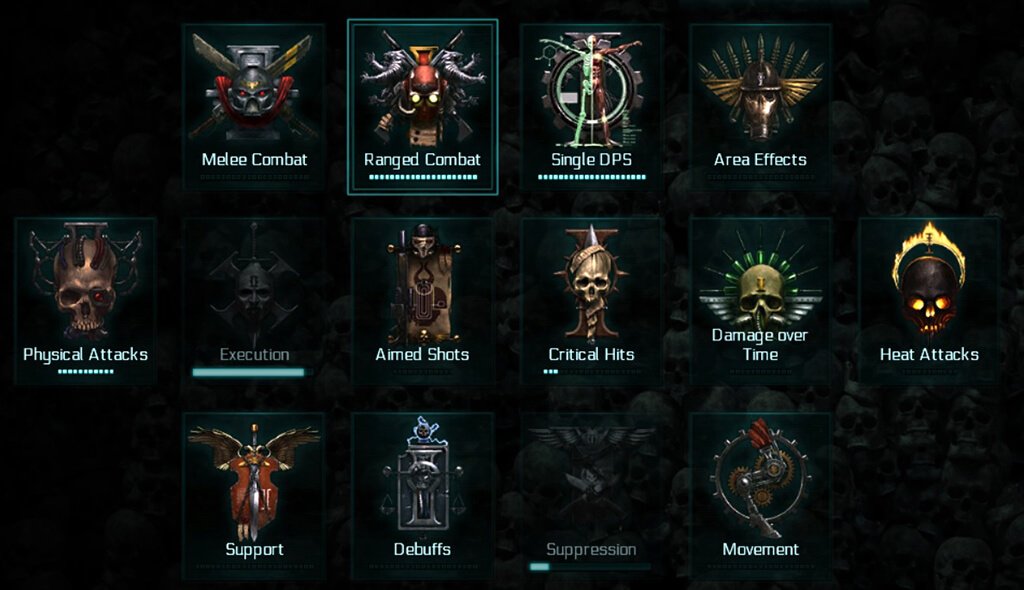
Task: Open the Heat Attacks flaming skull tile
Action: click(929, 300)
